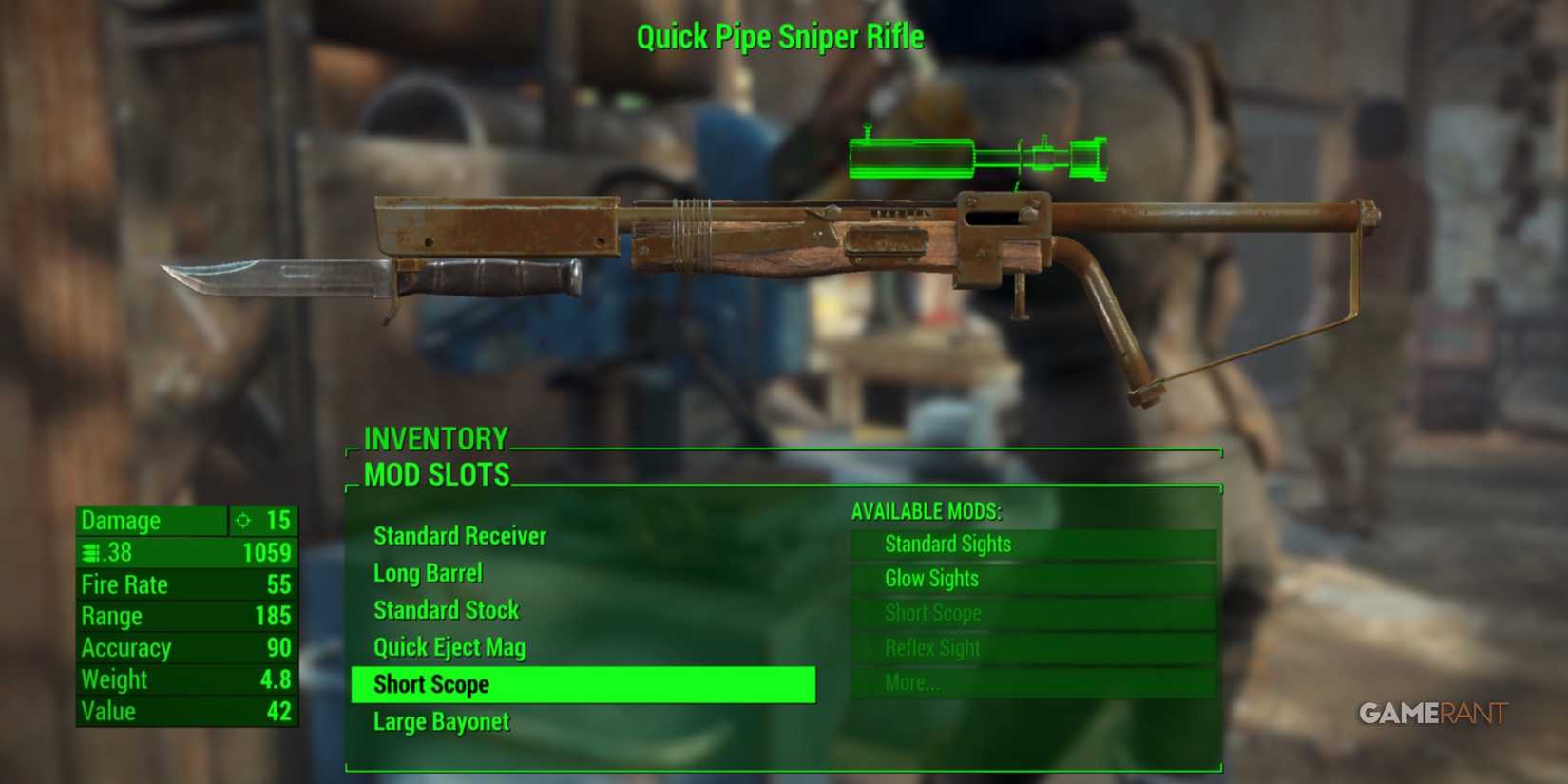Choose Standard Sights from available mods

(947, 544)
